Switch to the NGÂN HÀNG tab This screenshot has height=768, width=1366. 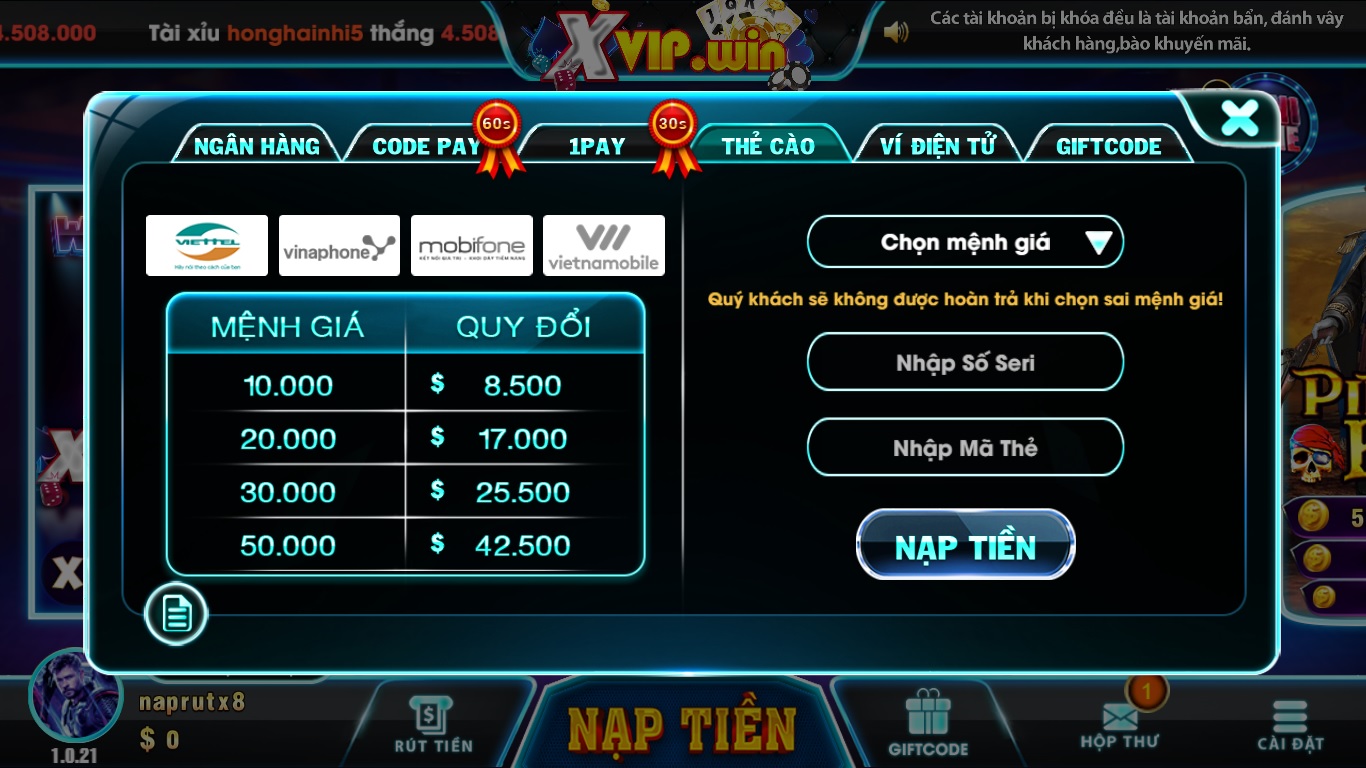point(259,145)
